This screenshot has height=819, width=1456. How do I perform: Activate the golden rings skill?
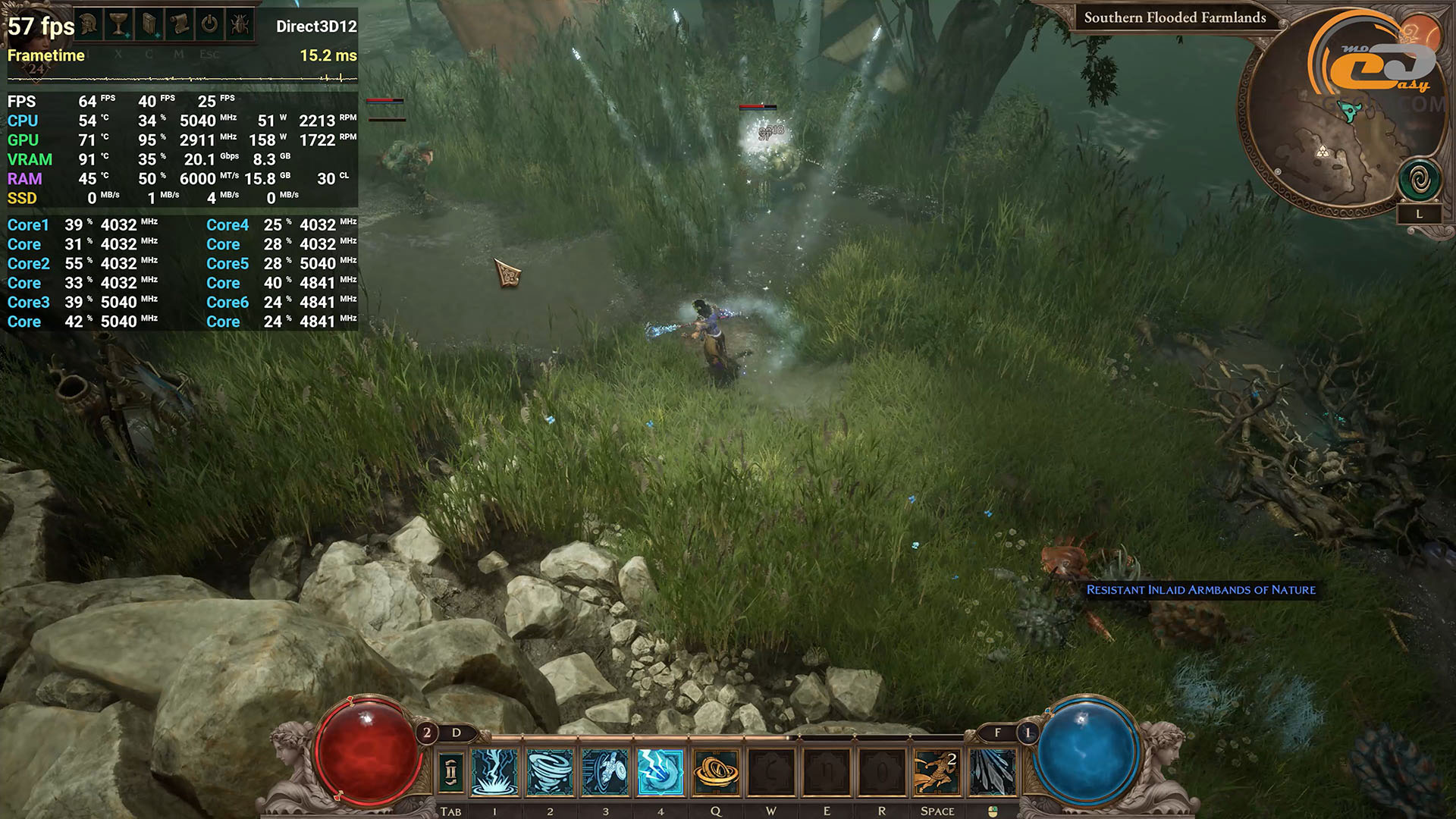click(716, 773)
